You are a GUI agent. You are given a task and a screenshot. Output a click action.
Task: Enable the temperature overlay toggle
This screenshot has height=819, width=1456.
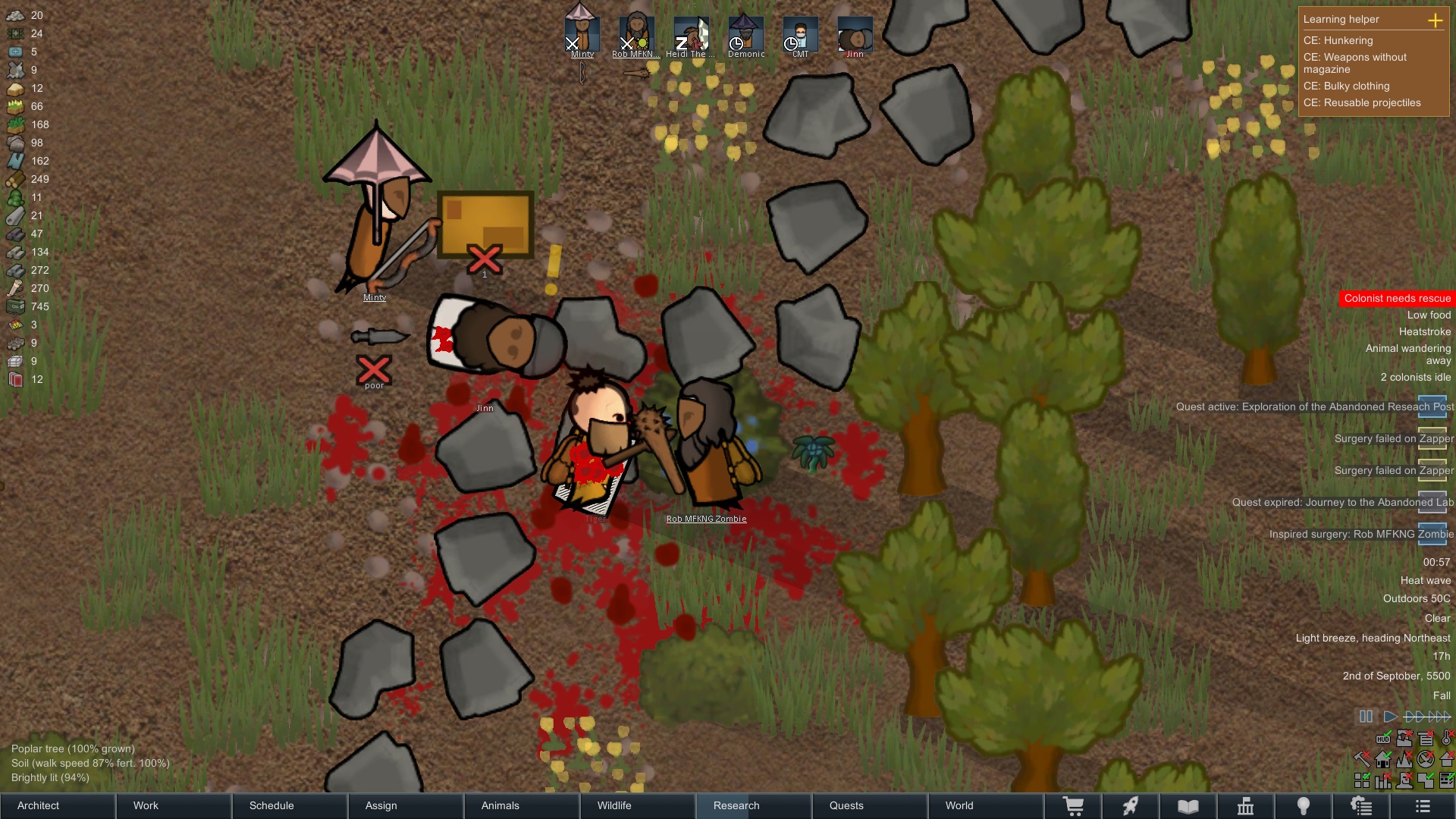(1446, 739)
